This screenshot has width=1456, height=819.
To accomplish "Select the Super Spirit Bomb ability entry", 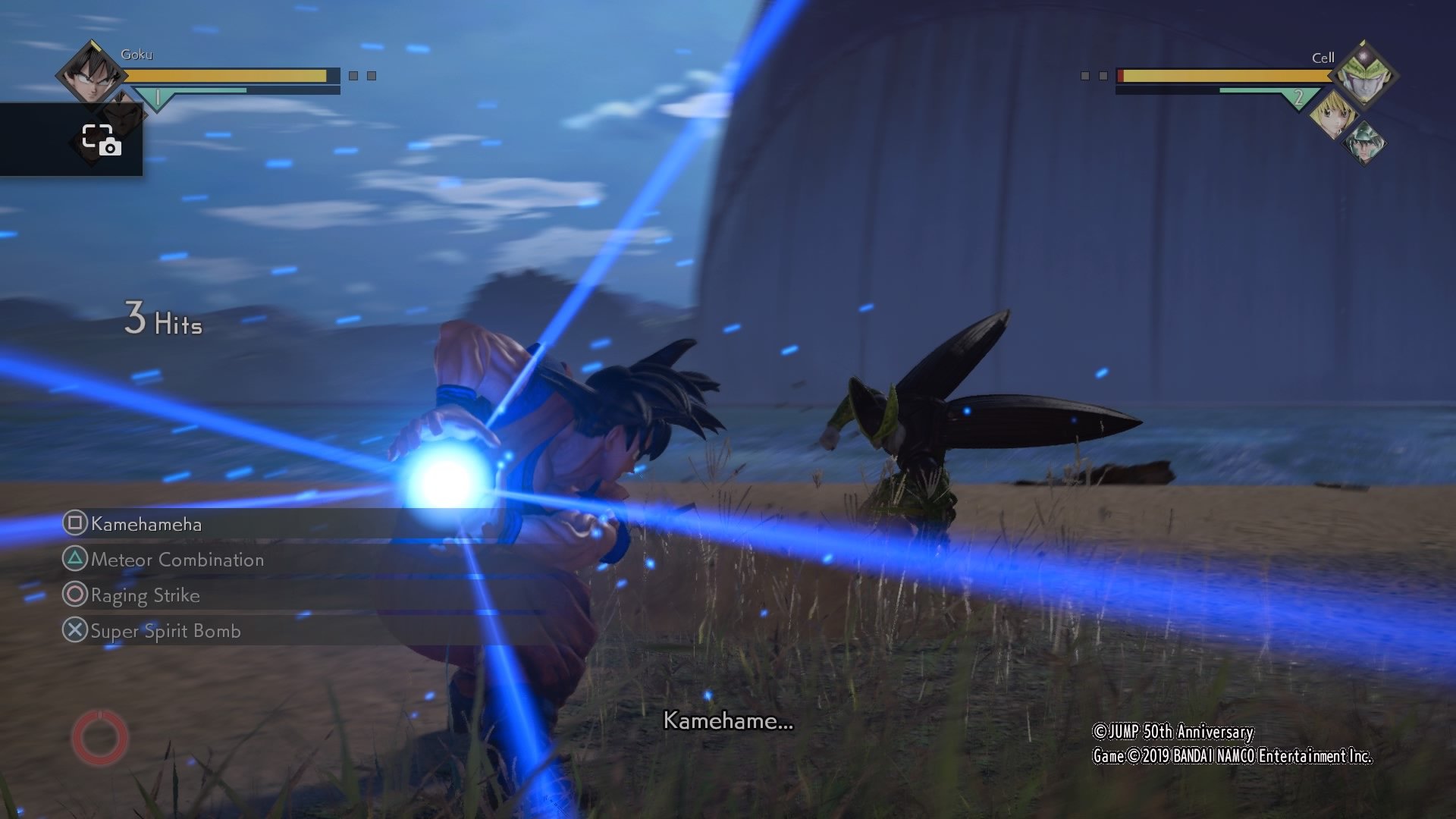I will pos(165,631).
